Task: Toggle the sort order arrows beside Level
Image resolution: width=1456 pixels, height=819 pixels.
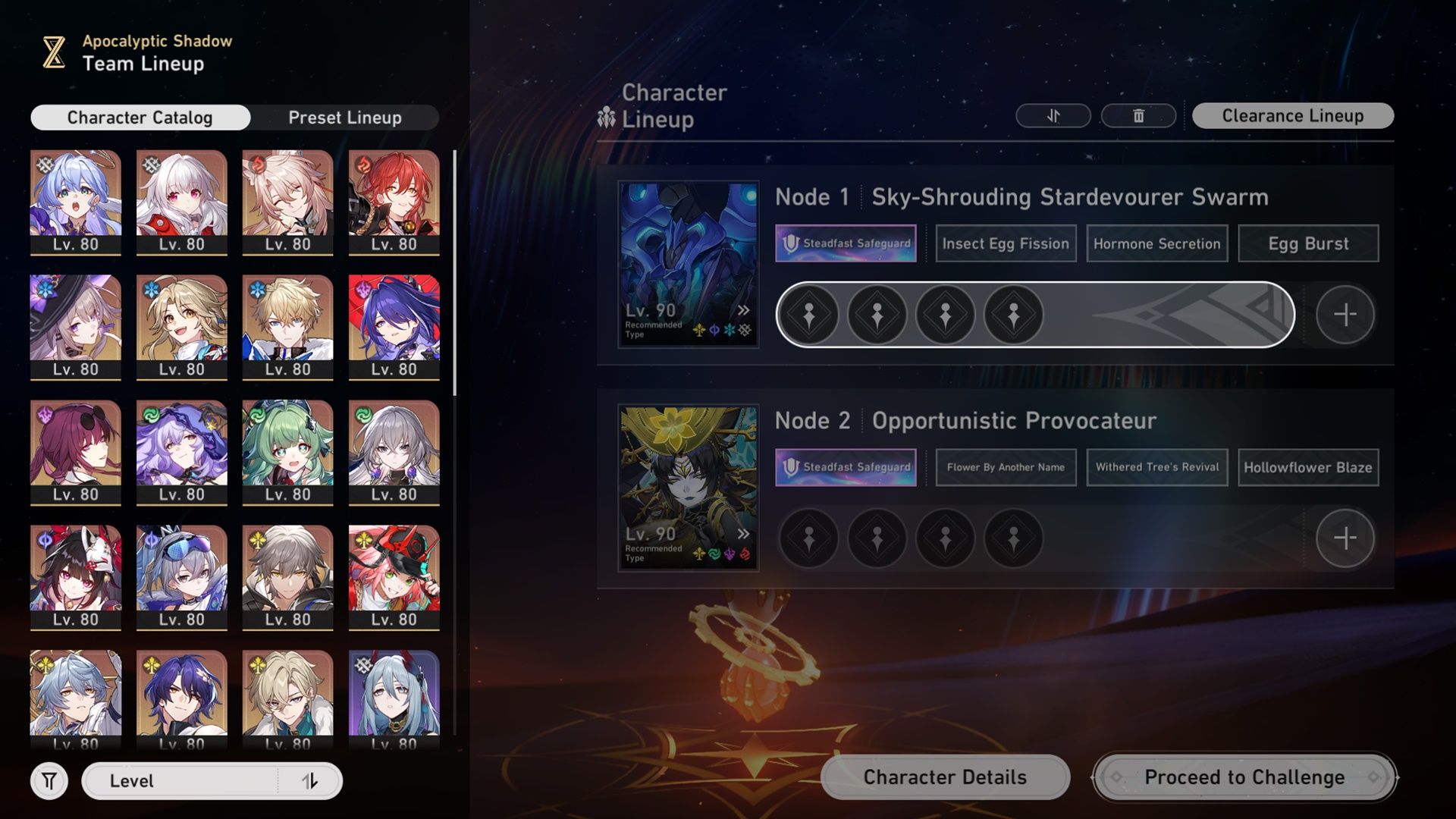Action: (310, 781)
